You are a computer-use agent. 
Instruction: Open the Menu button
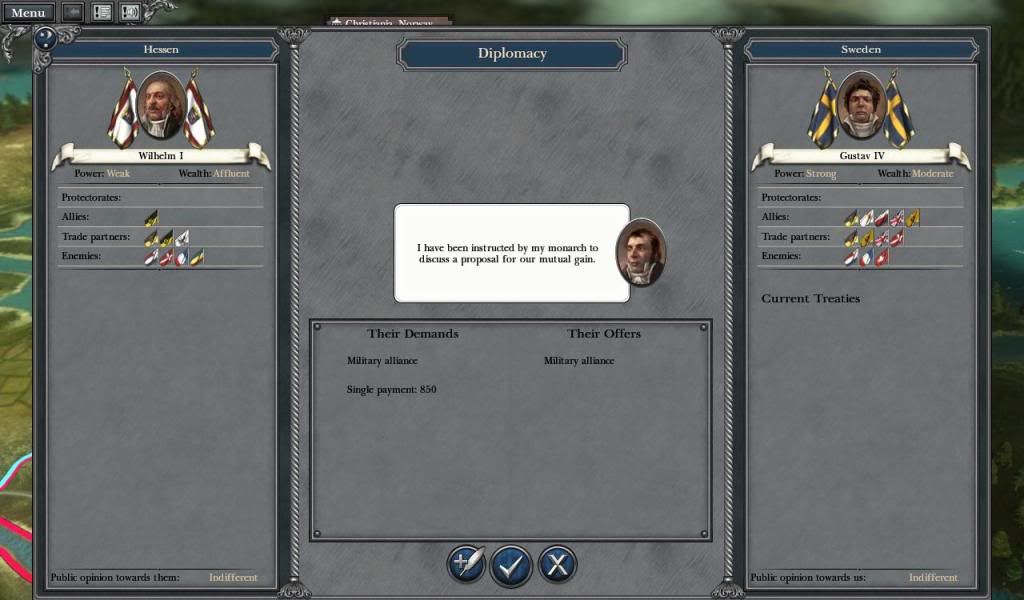click(27, 12)
